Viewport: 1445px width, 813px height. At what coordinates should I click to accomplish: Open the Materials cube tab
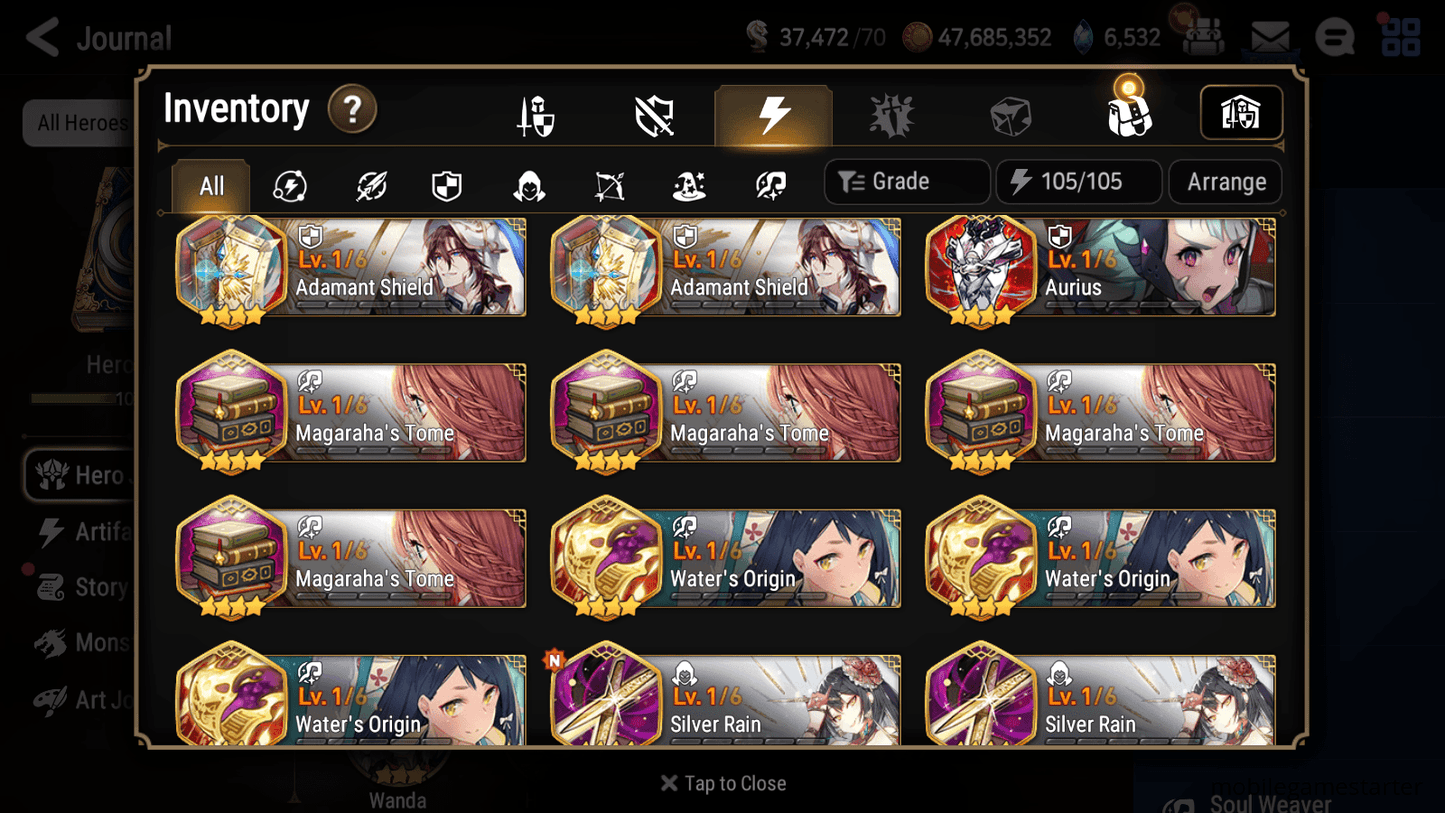point(1011,113)
